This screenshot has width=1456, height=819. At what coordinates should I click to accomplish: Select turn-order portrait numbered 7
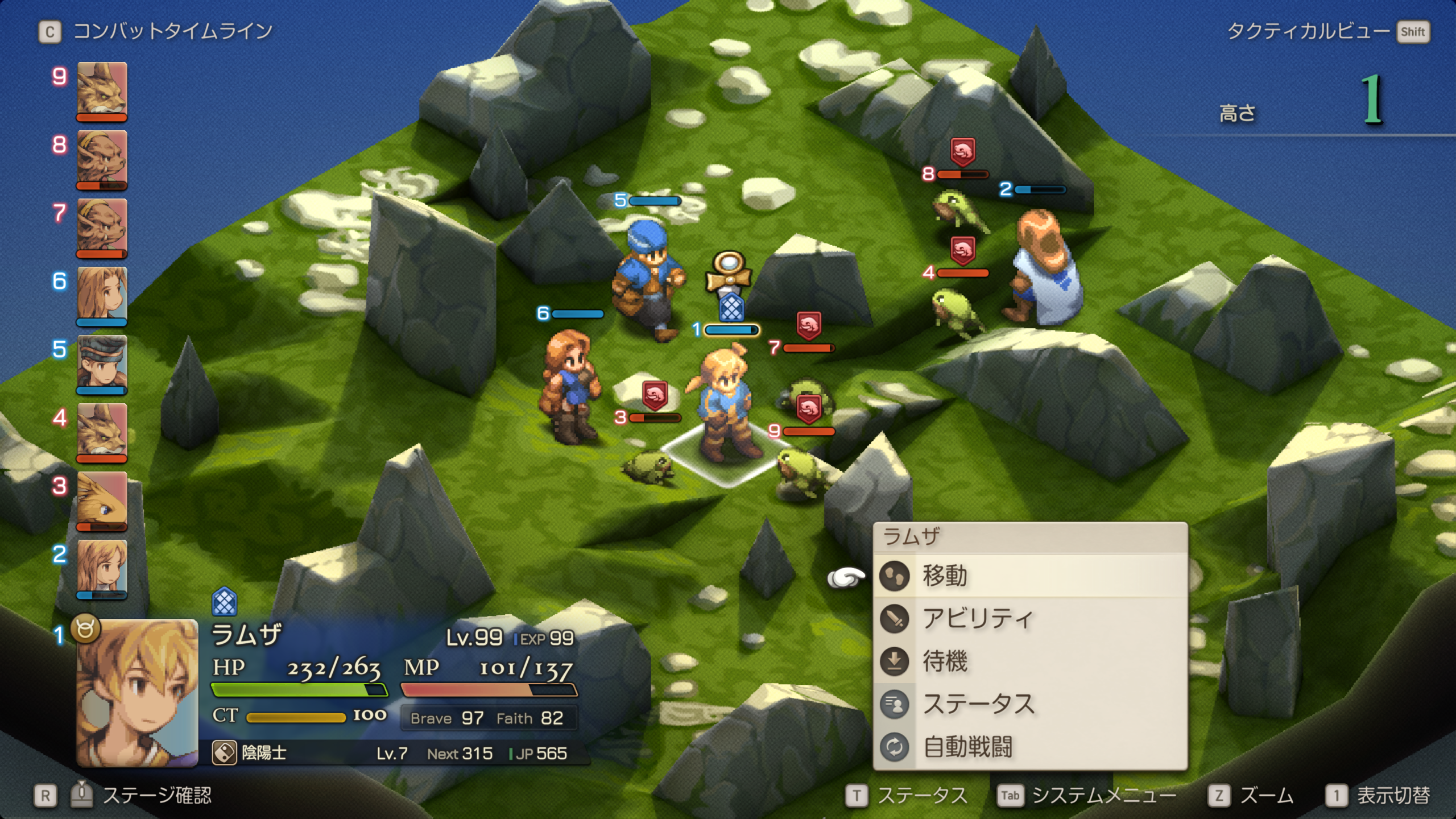102,226
